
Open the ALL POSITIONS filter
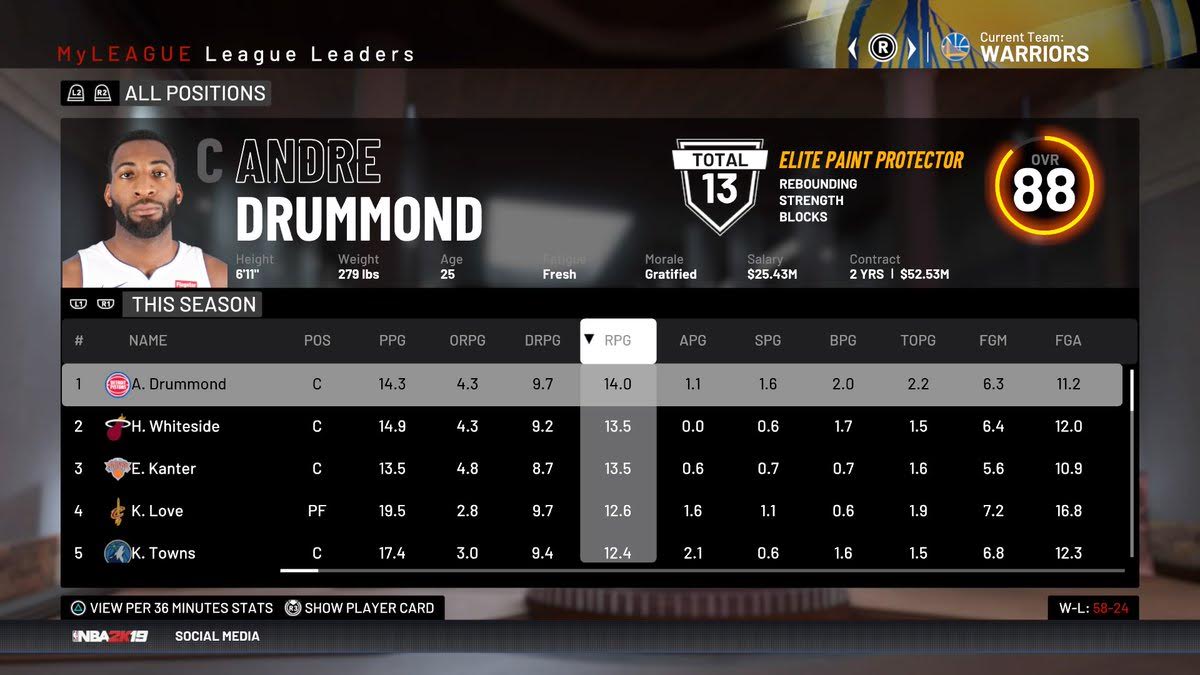point(194,94)
